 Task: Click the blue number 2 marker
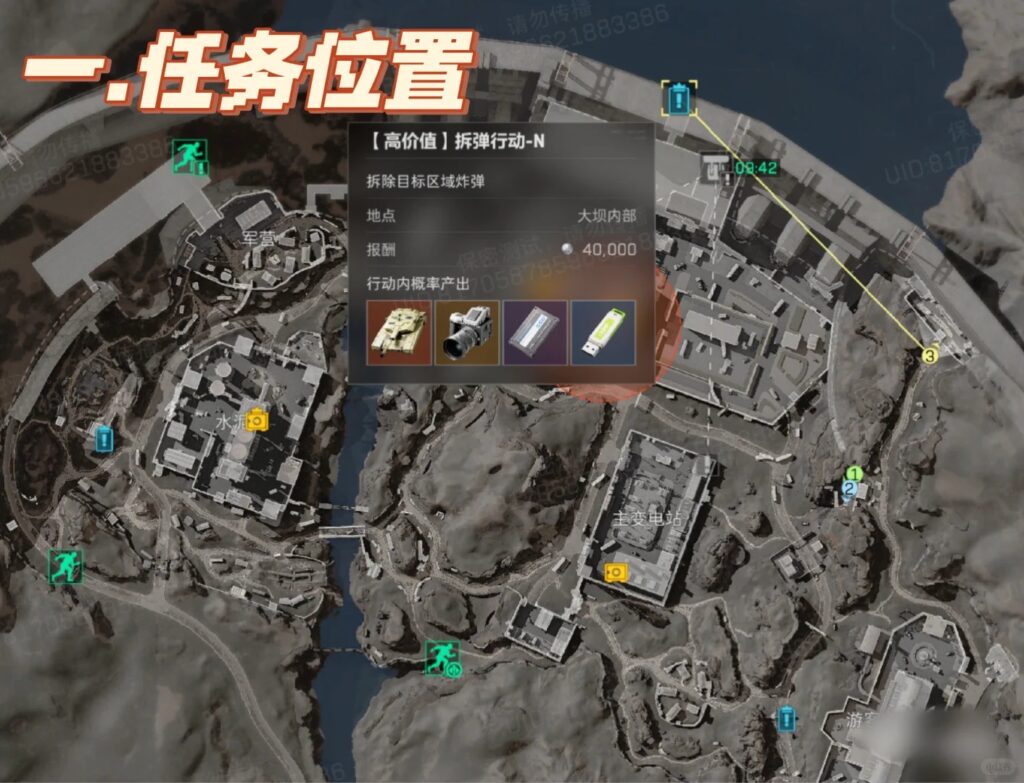(849, 489)
